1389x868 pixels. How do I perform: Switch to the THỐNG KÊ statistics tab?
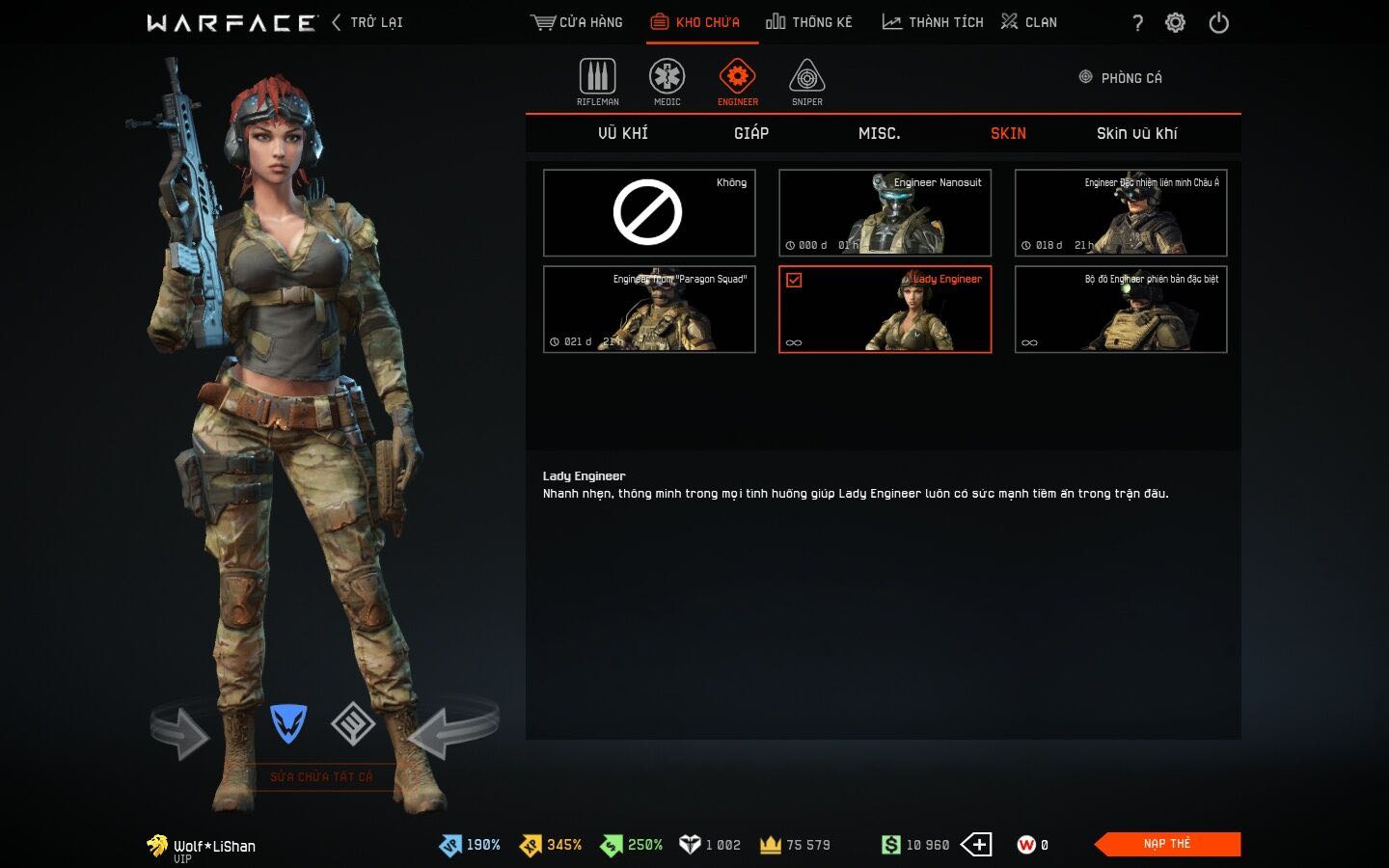(x=809, y=22)
